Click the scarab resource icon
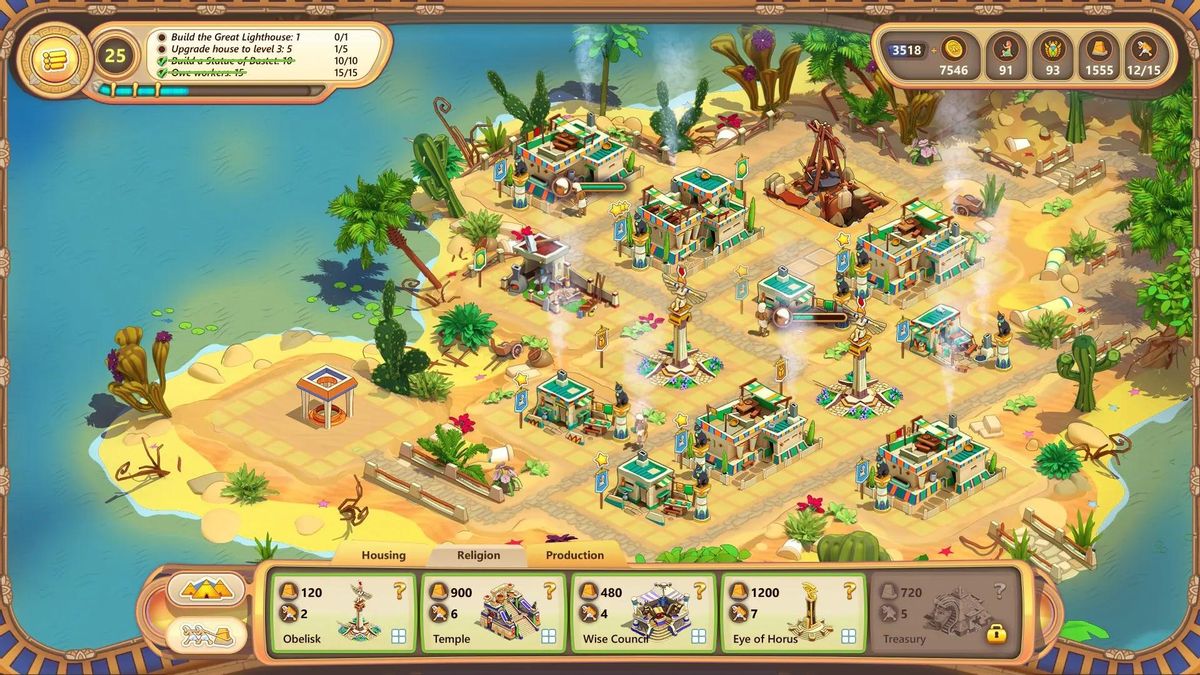 pyautogui.click(x=1052, y=49)
